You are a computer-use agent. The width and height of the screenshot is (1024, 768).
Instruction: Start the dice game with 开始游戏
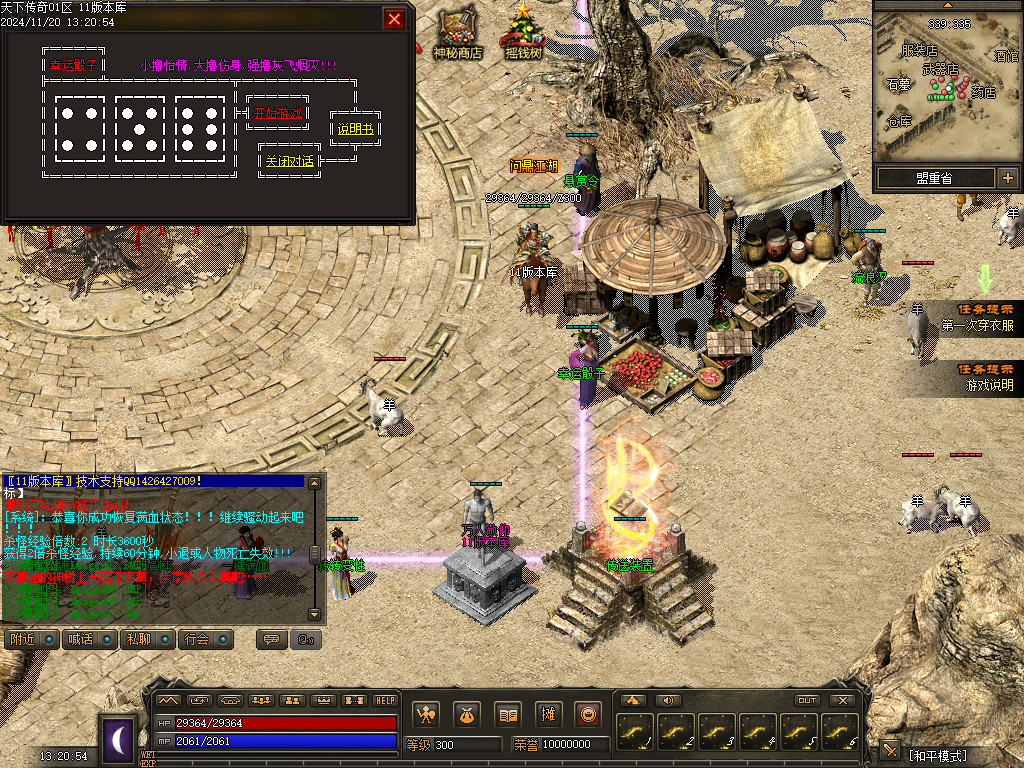pyautogui.click(x=276, y=113)
